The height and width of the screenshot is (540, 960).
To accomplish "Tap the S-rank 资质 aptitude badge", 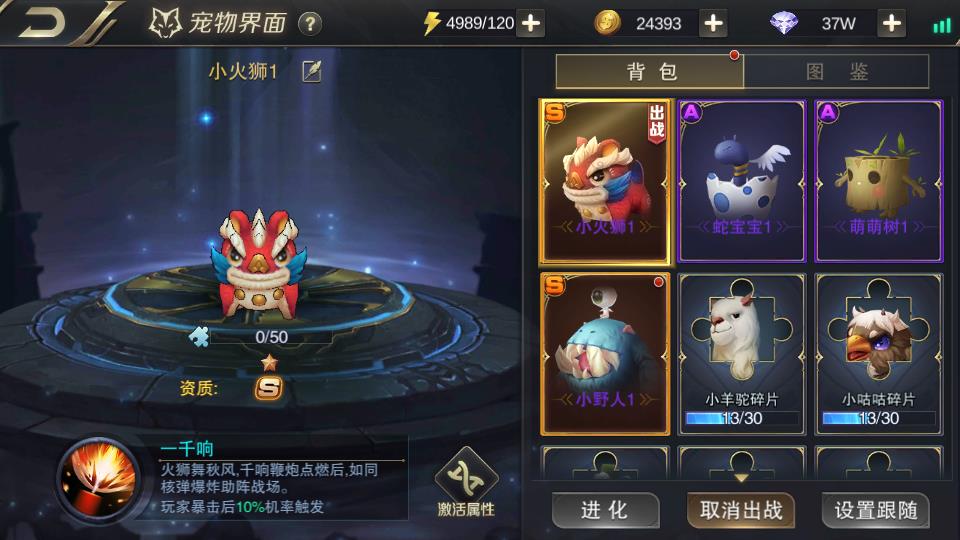I will (268, 388).
